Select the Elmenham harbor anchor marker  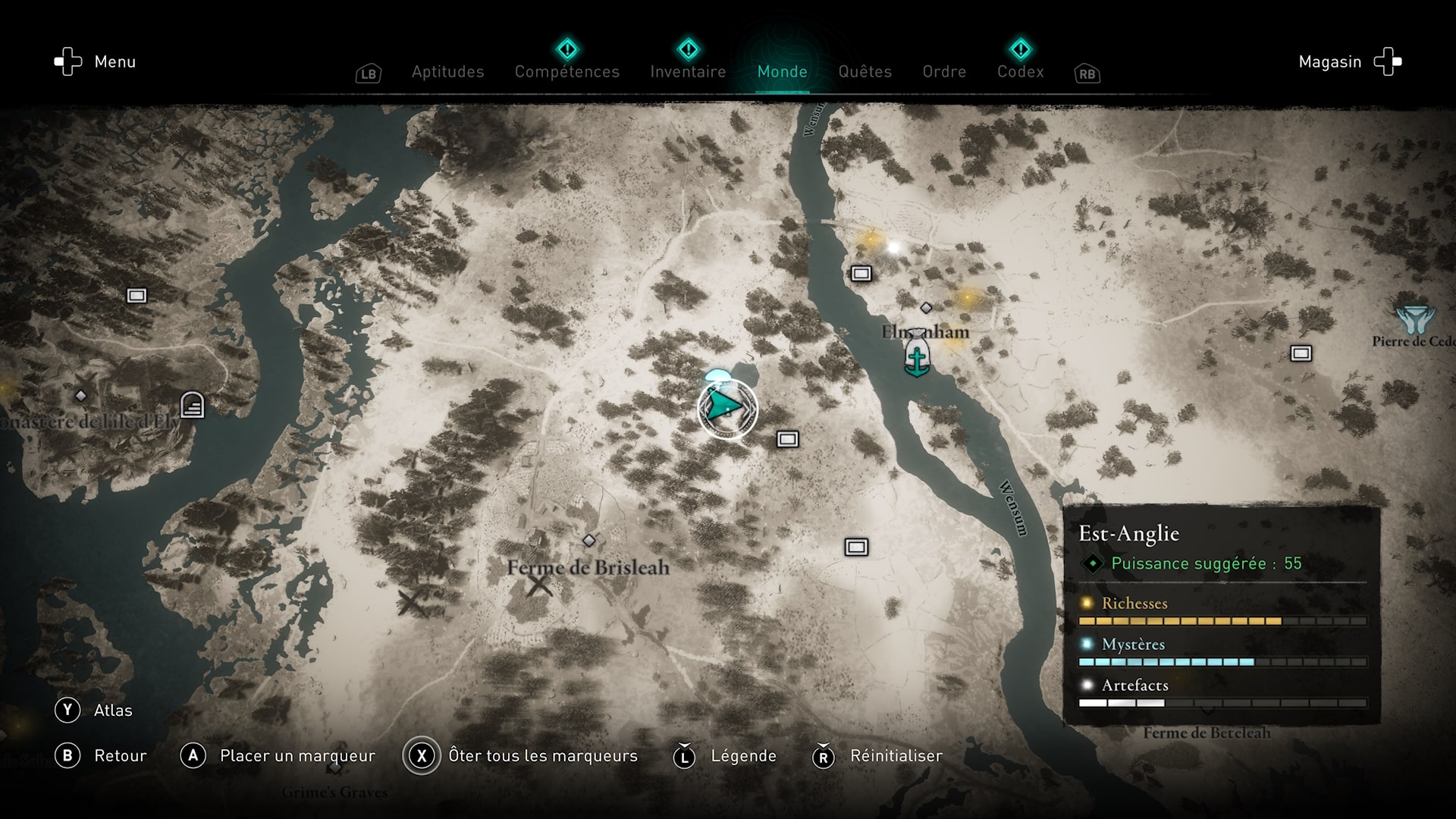pyautogui.click(x=917, y=355)
